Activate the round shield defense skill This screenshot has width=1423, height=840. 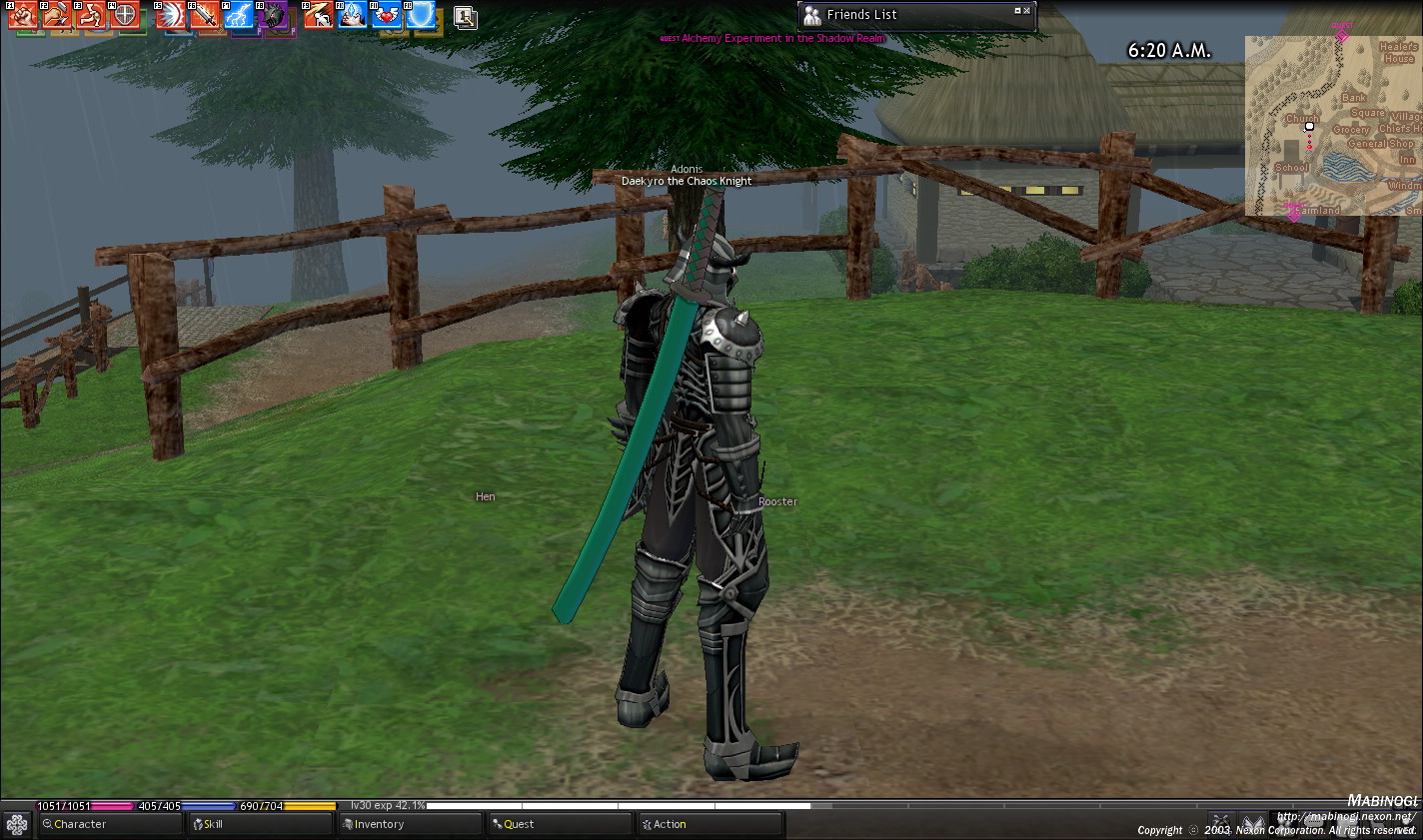125,15
